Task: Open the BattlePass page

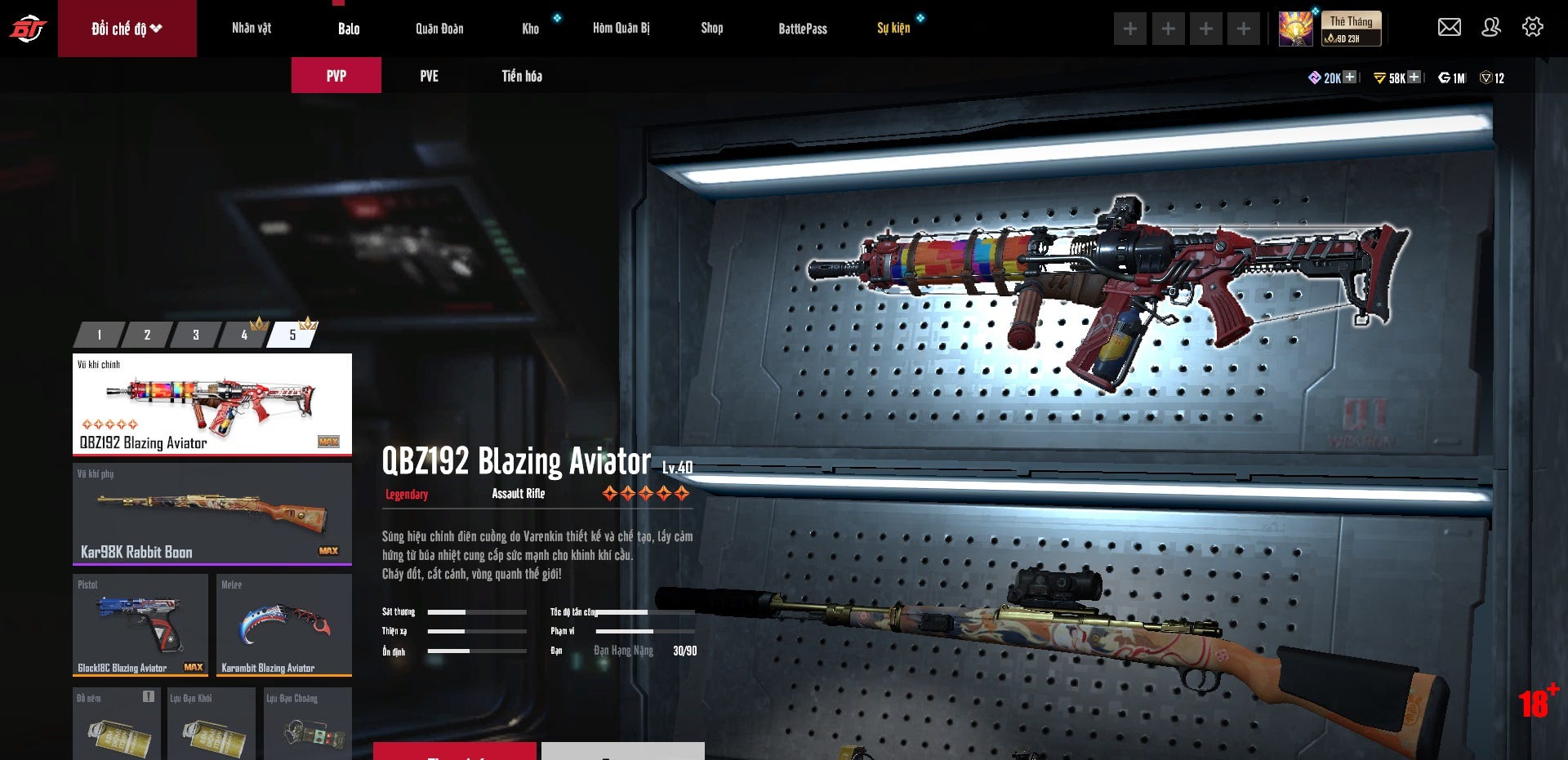Action: pos(802,29)
